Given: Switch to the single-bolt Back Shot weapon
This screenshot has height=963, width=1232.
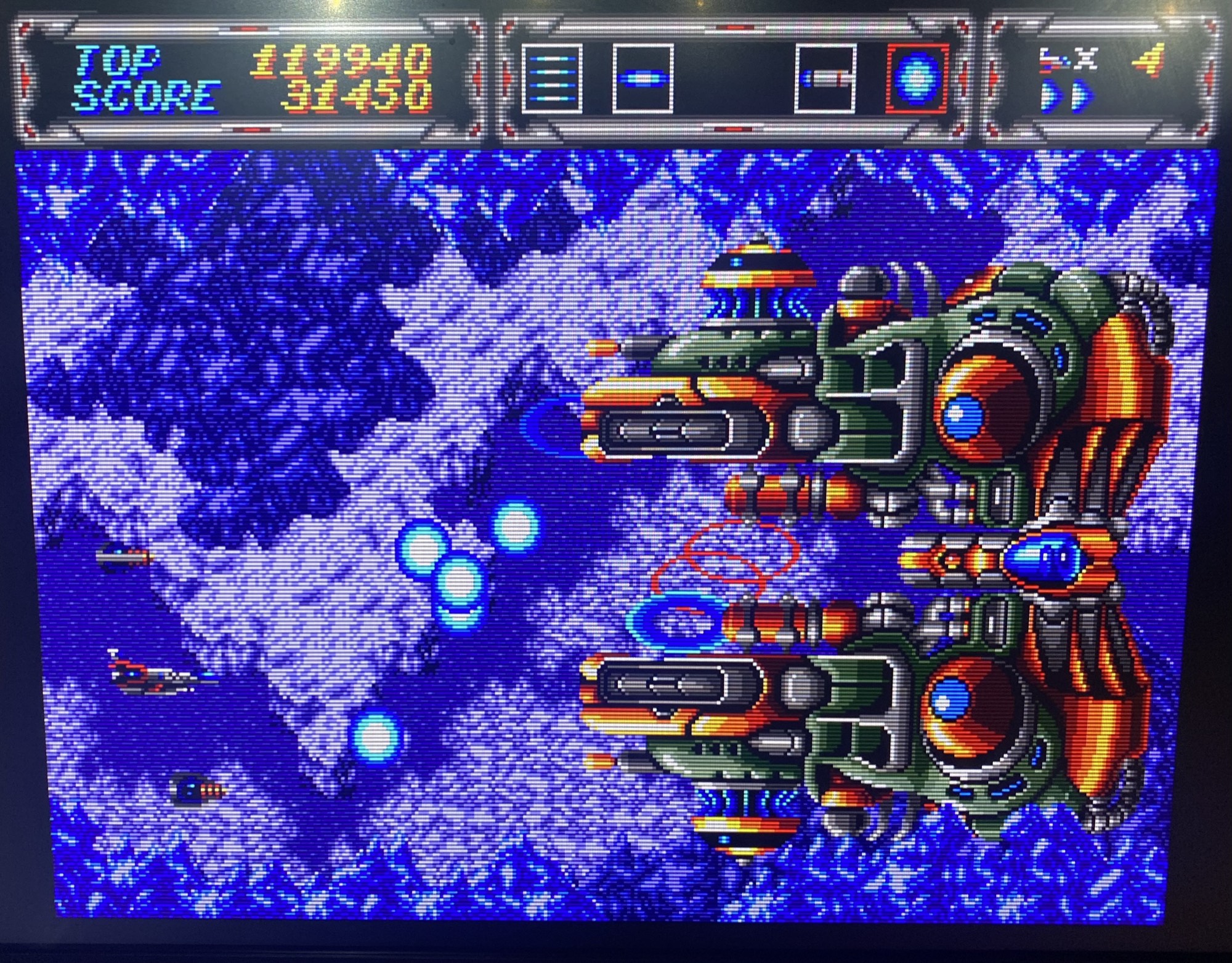Looking at the screenshot, I should pyautogui.click(x=642, y=79).
